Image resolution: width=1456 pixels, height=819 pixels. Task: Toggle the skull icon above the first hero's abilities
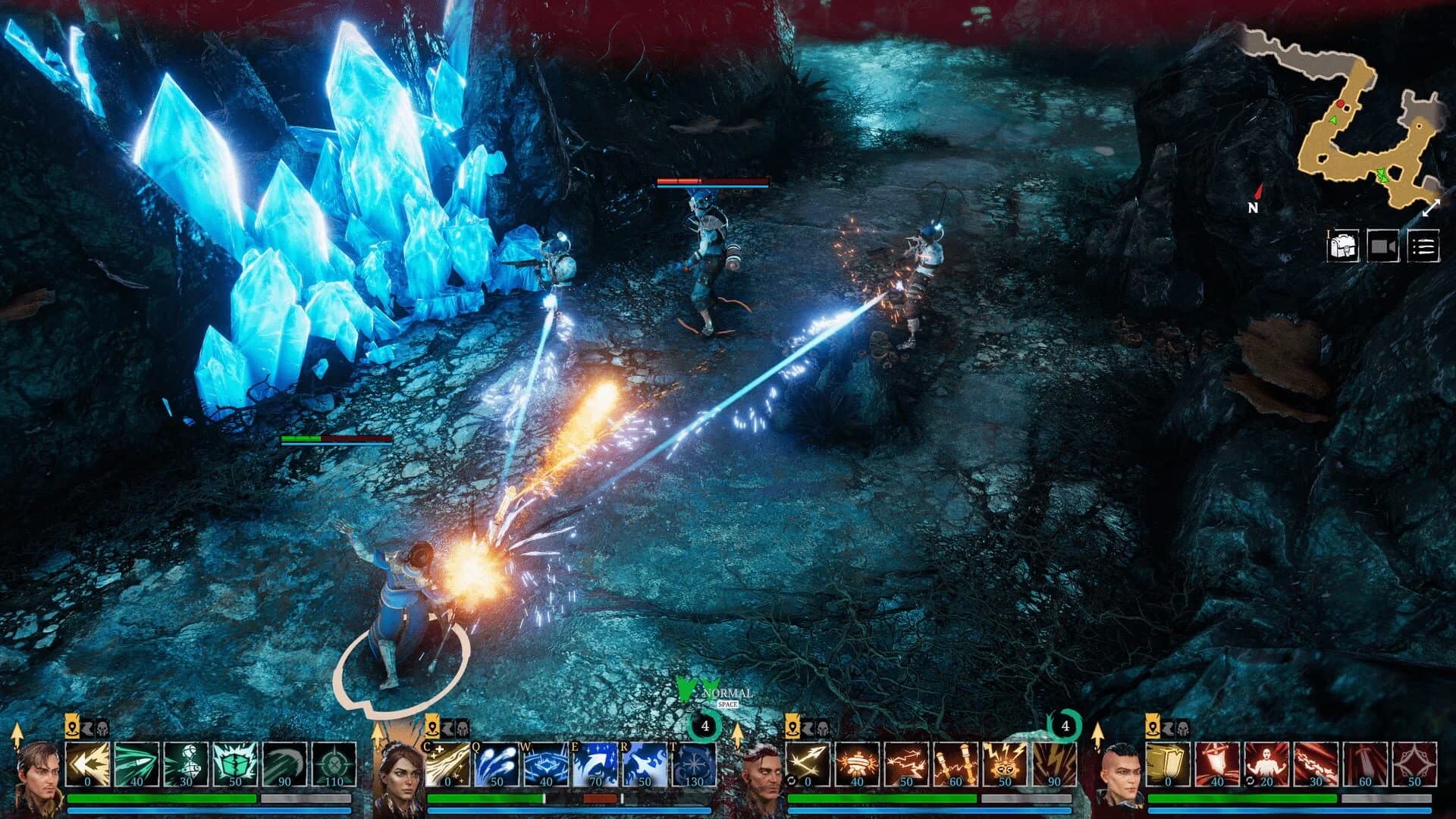102,729
